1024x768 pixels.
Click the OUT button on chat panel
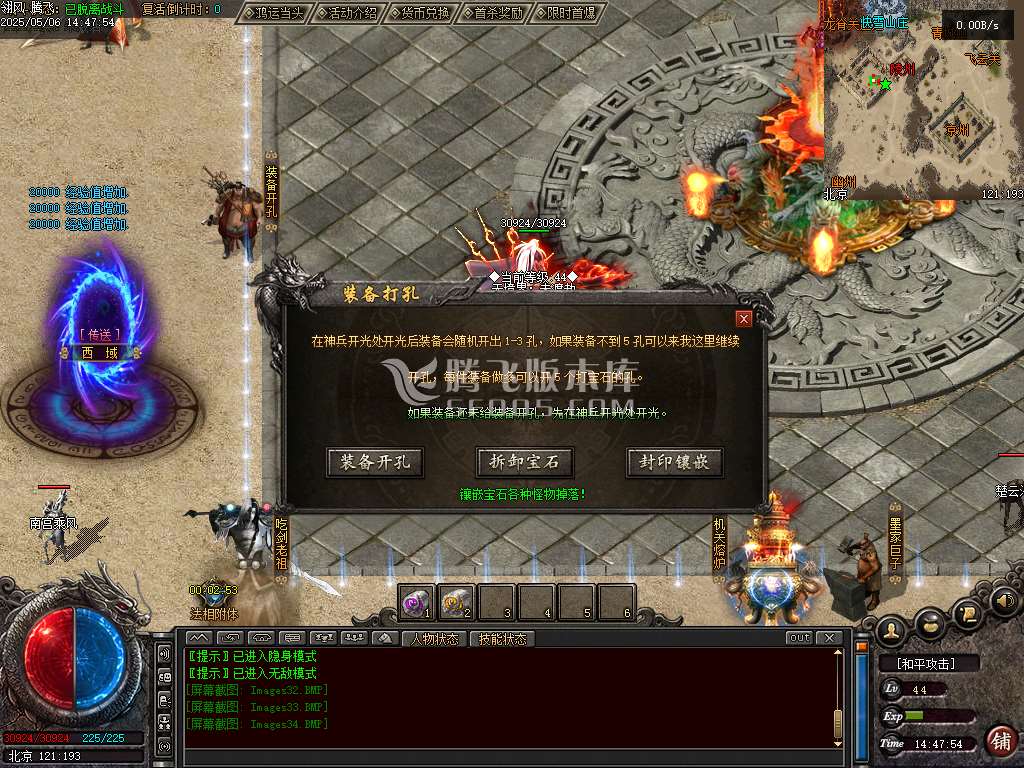pyautogui.click(x=799, y=638)
